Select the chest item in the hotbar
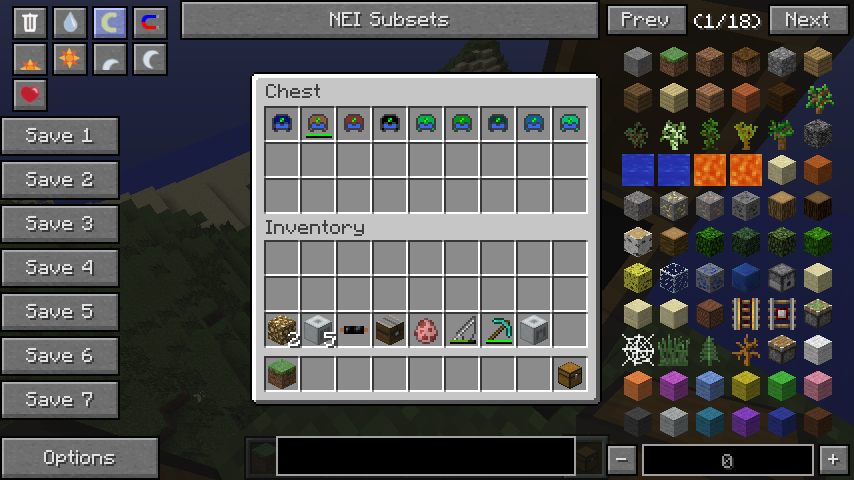Image resolution: width=854 pixels, height=480 pixels. point(570,373)
